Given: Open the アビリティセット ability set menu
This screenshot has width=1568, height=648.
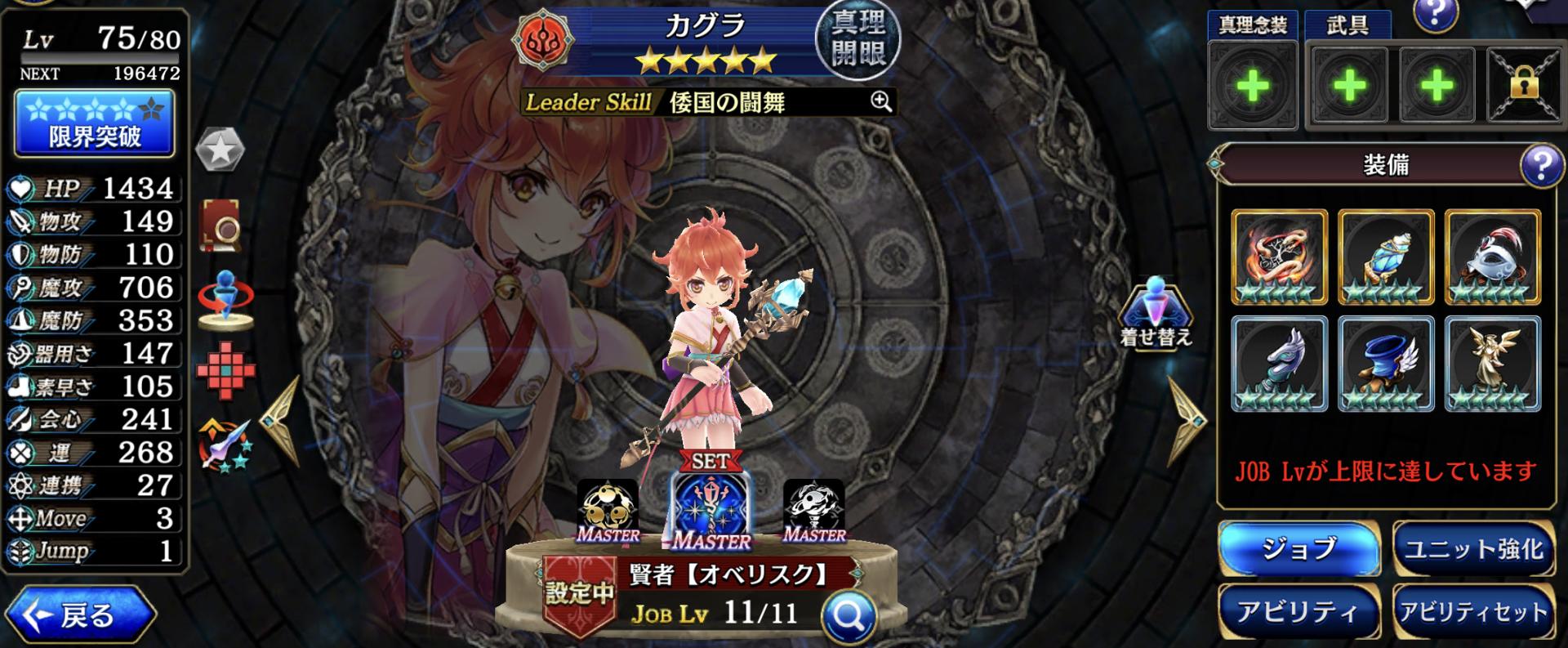Looking at the screenshot, I should (x=1473, y=612).
